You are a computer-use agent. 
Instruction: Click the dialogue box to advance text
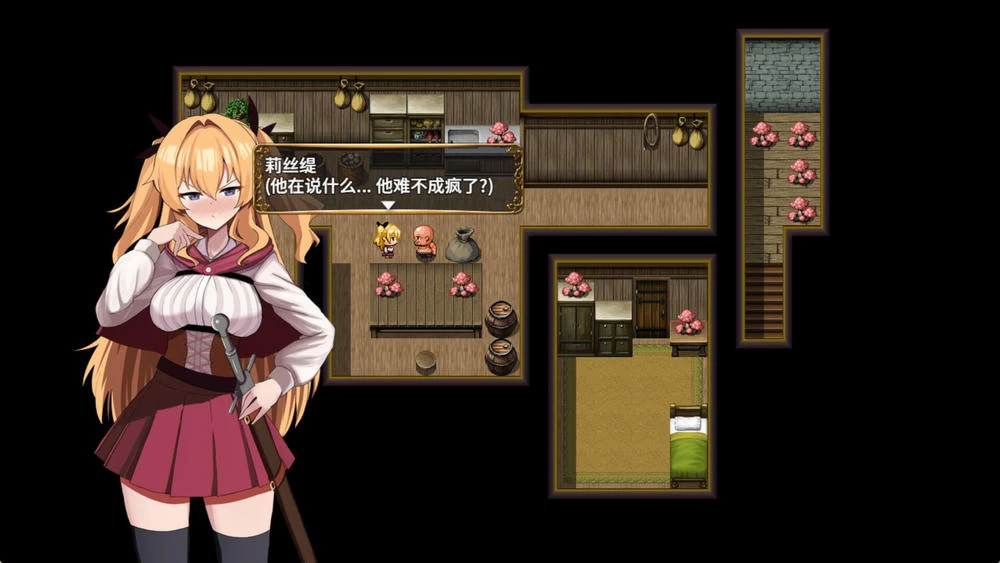coord(388,178)
